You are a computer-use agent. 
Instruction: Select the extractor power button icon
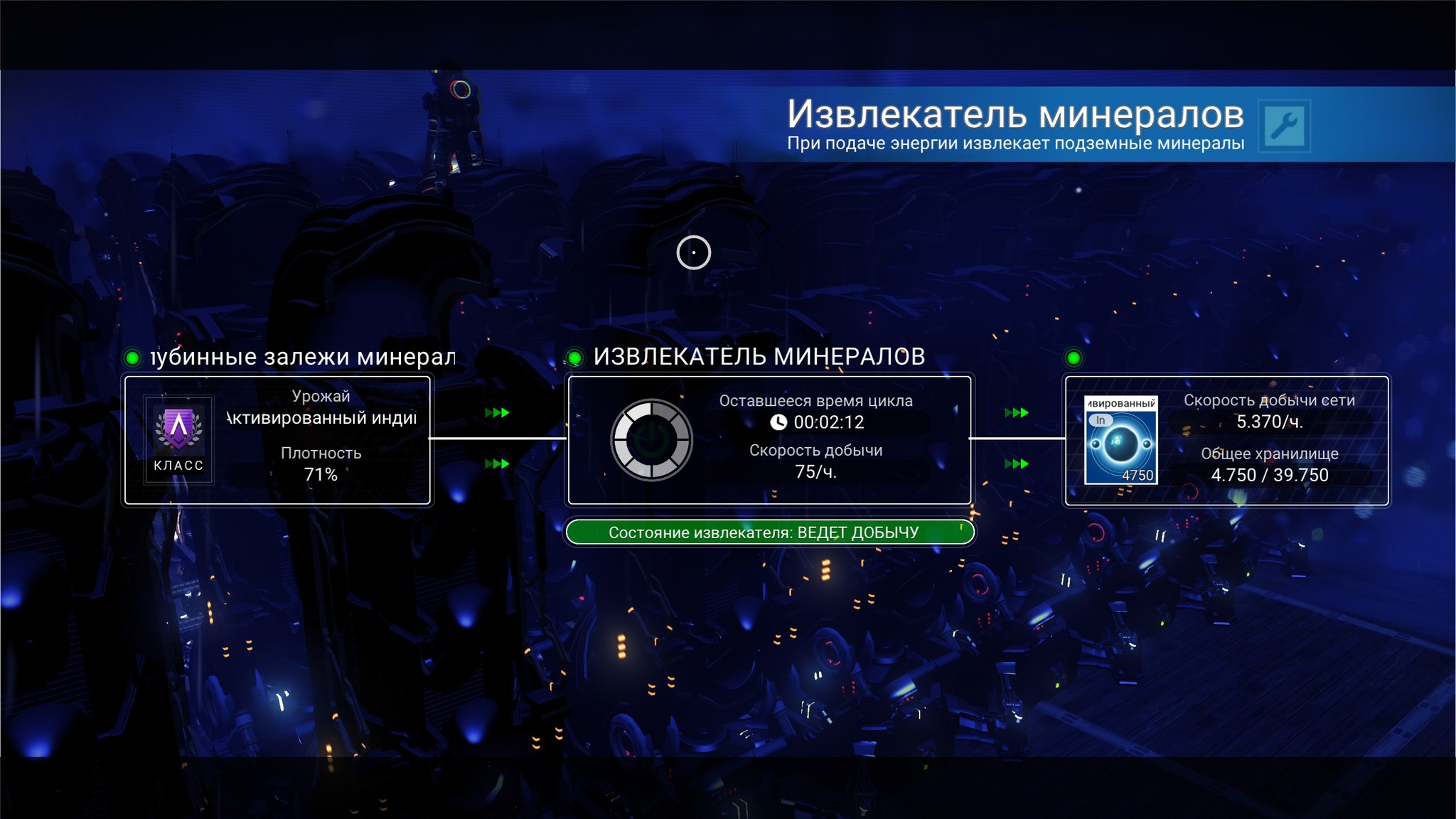pos(651,439)
